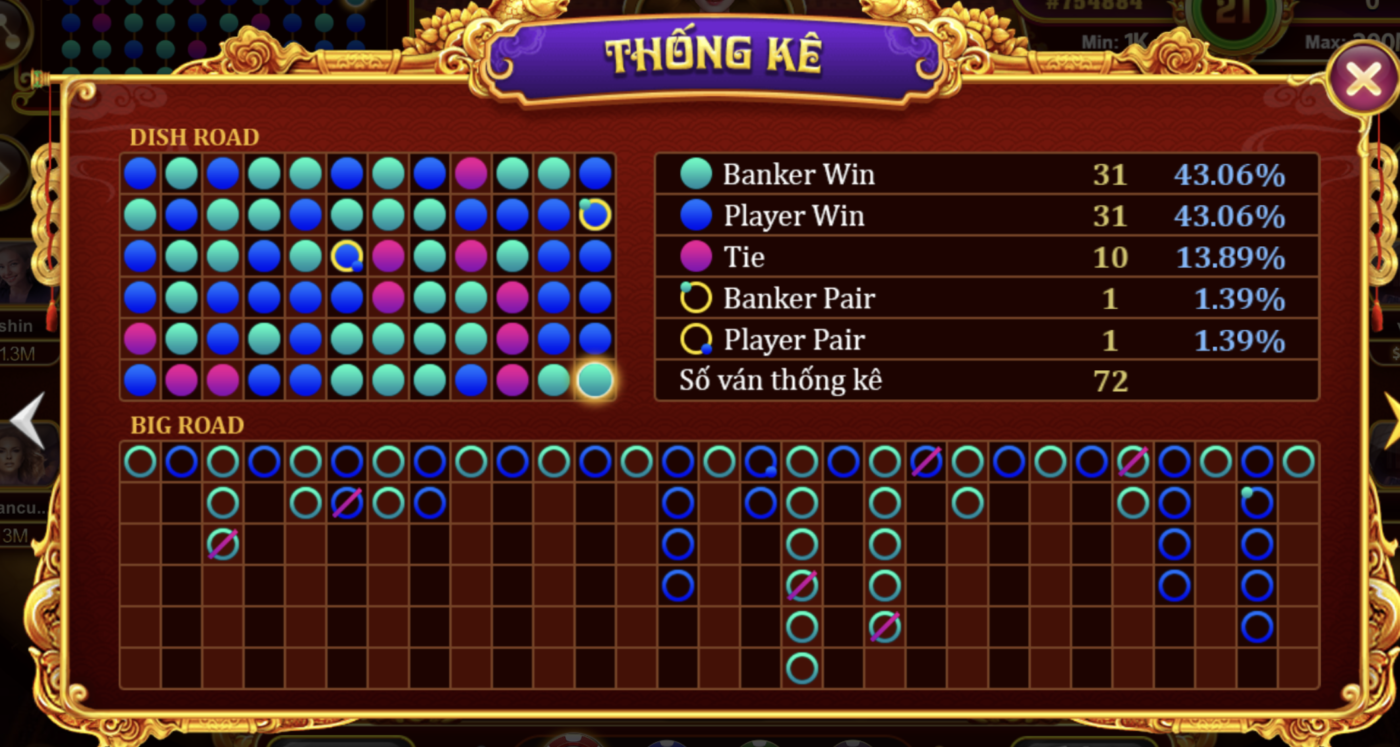Click the DISH ROAD section header
Screen dimensions: 1400x747
(x=194, y=137)
